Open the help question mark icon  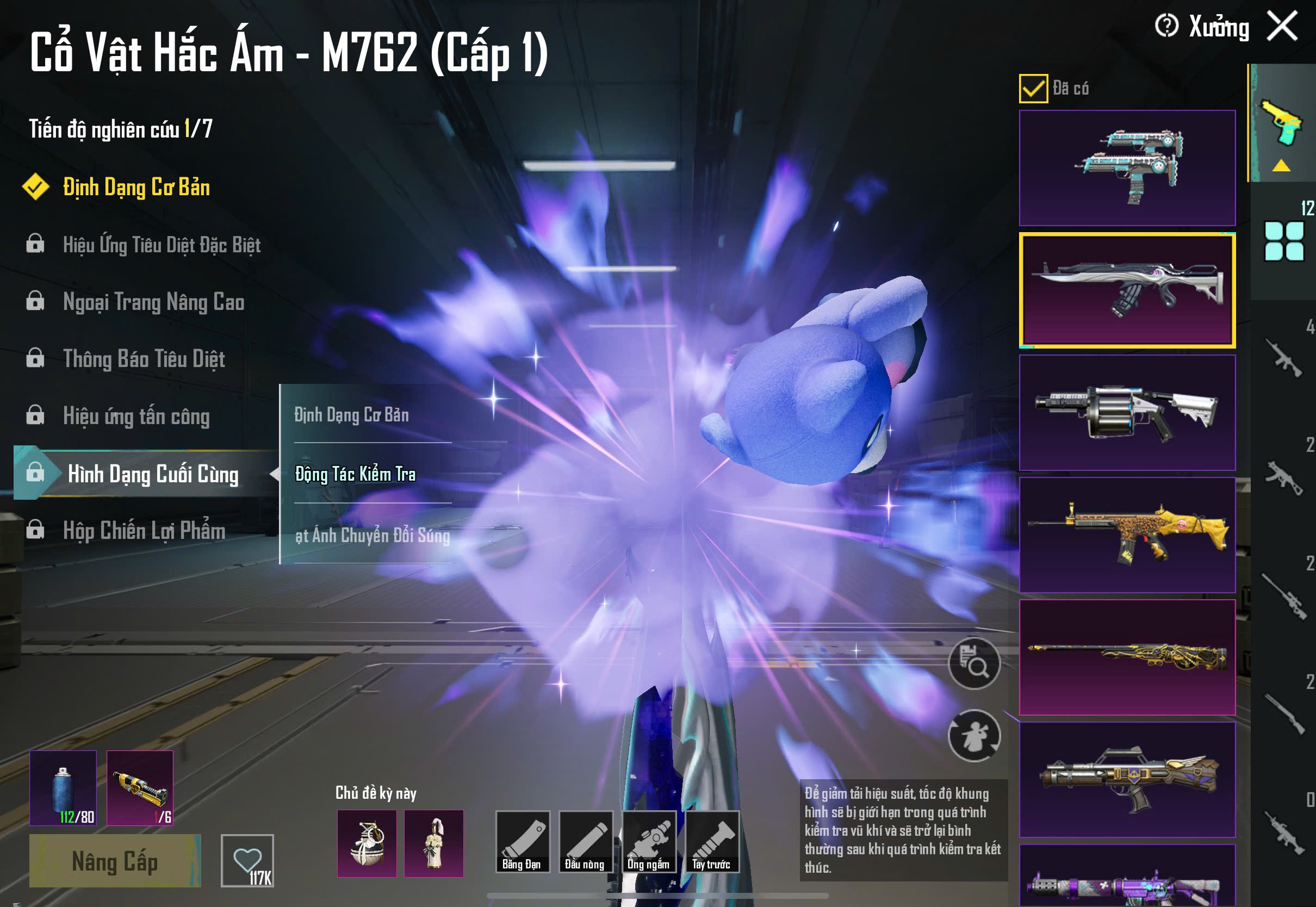click(x=1166, y=26)
